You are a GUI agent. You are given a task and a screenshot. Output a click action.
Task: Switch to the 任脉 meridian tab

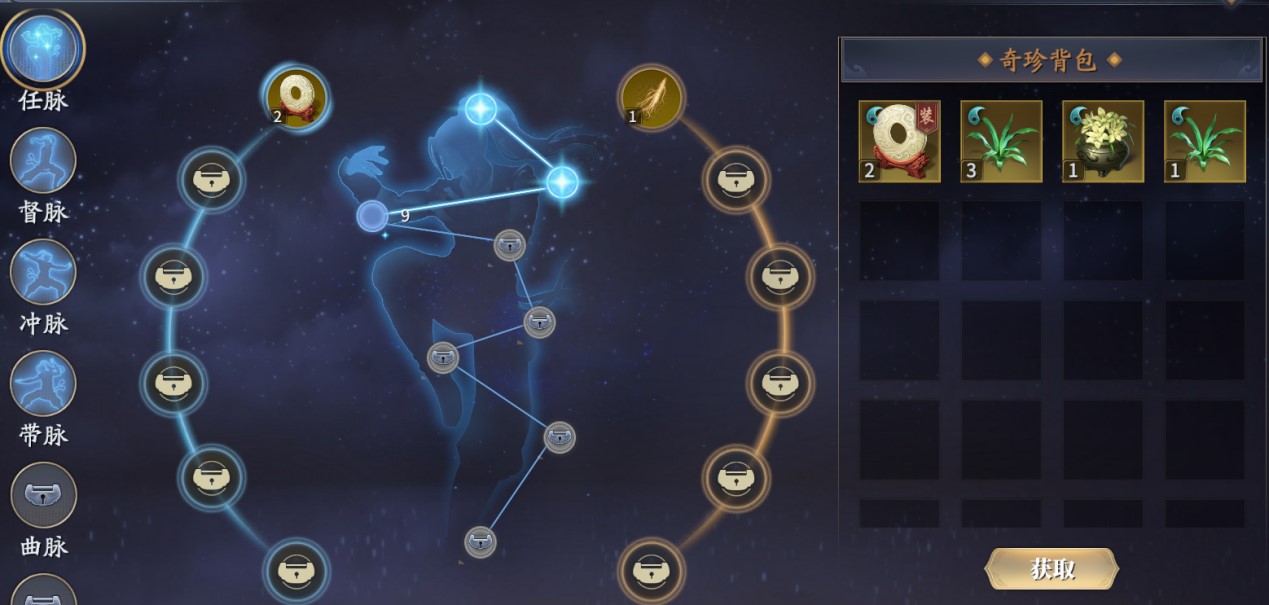coord(43,50)
